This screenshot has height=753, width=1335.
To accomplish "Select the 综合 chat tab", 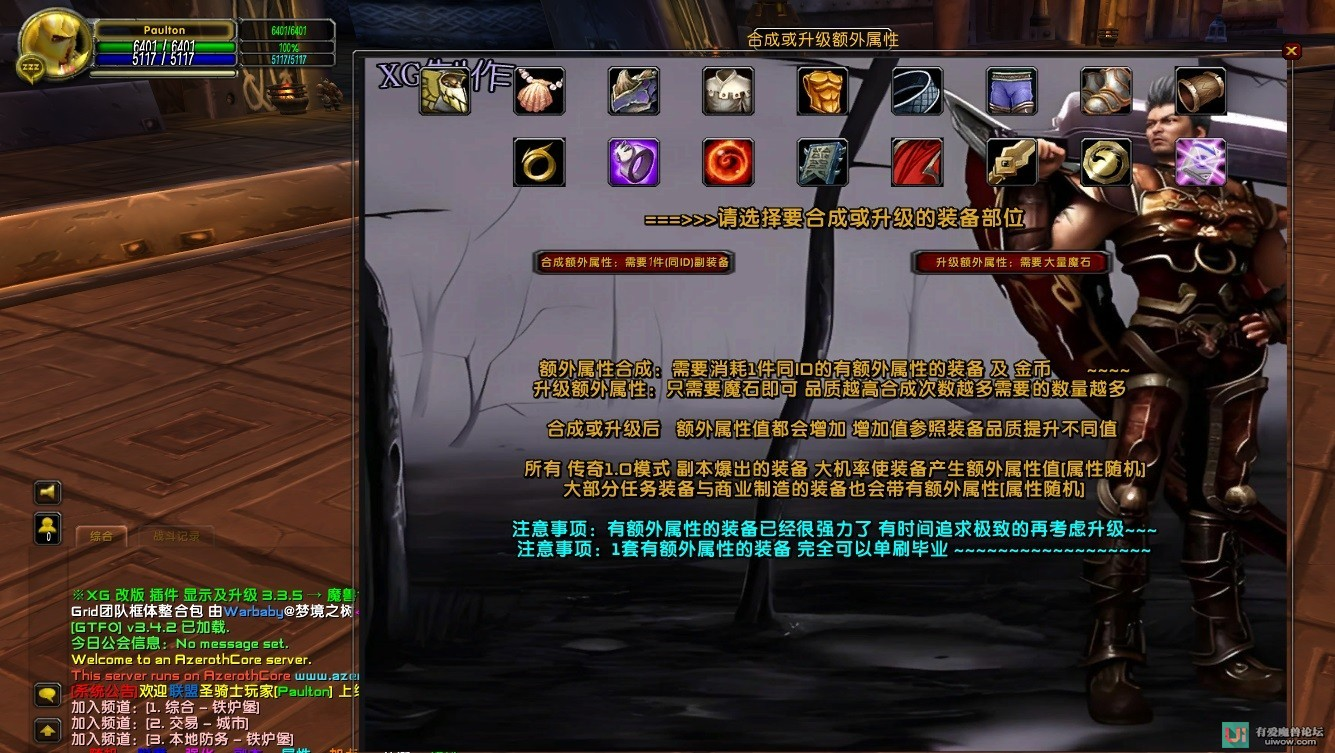I will click(x=101, y=536).
